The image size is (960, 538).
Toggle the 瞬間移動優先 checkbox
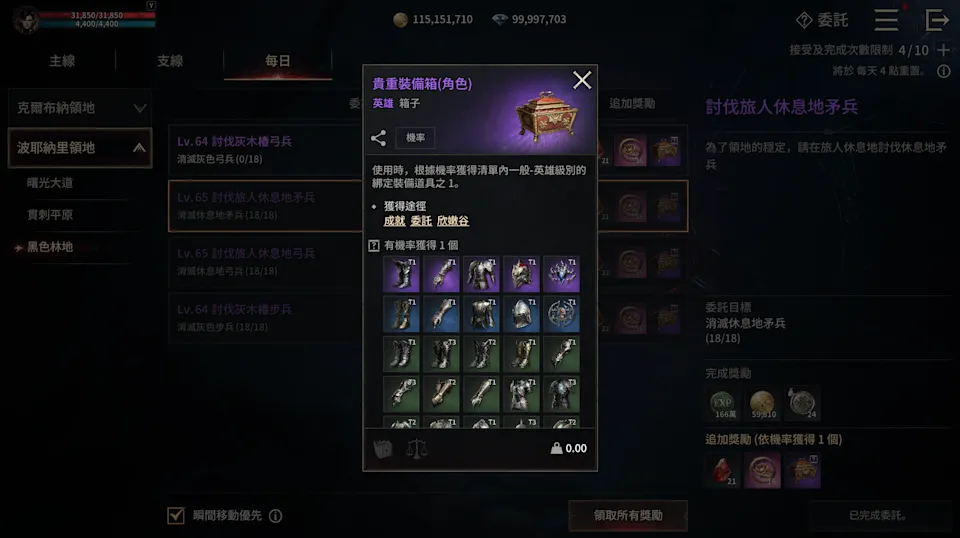[x=176, y=515]
